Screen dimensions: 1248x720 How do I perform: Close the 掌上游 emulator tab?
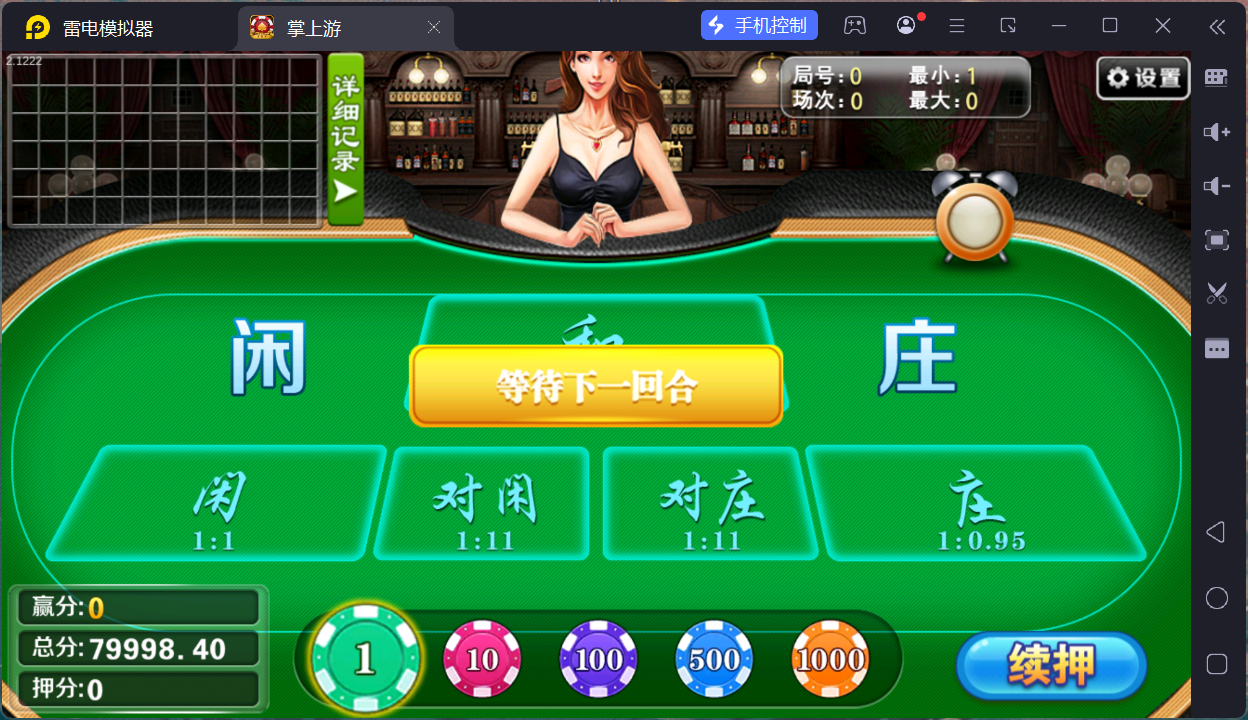tap(434, 28)
